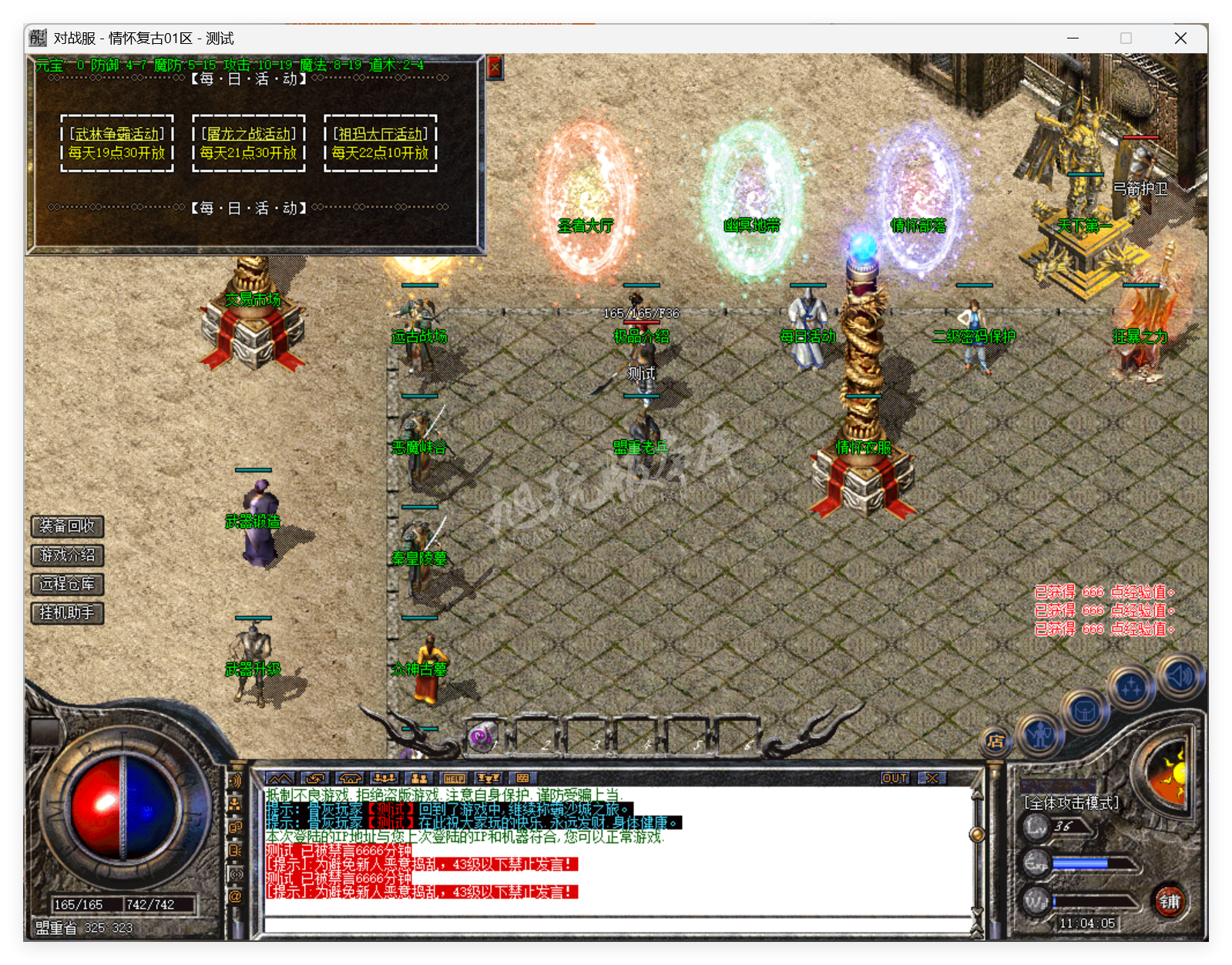Open character stats via the figure icon
Screen dimensions: 1232x965
click(1040, 736)
